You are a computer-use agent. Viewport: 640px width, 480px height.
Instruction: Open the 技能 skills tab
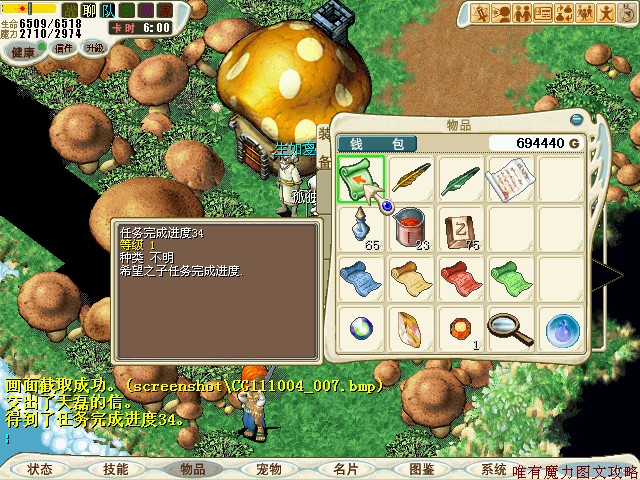115,468
